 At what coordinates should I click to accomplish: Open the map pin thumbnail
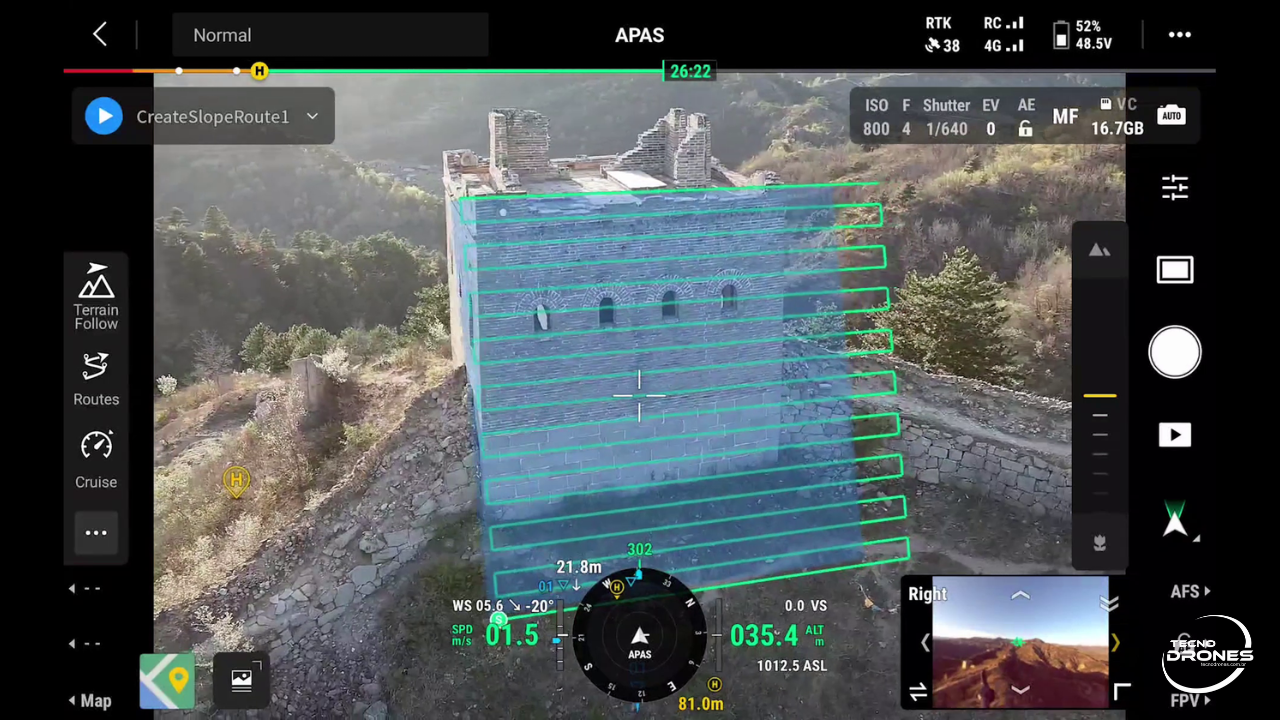pyautogui.click(x=167, y=681)
